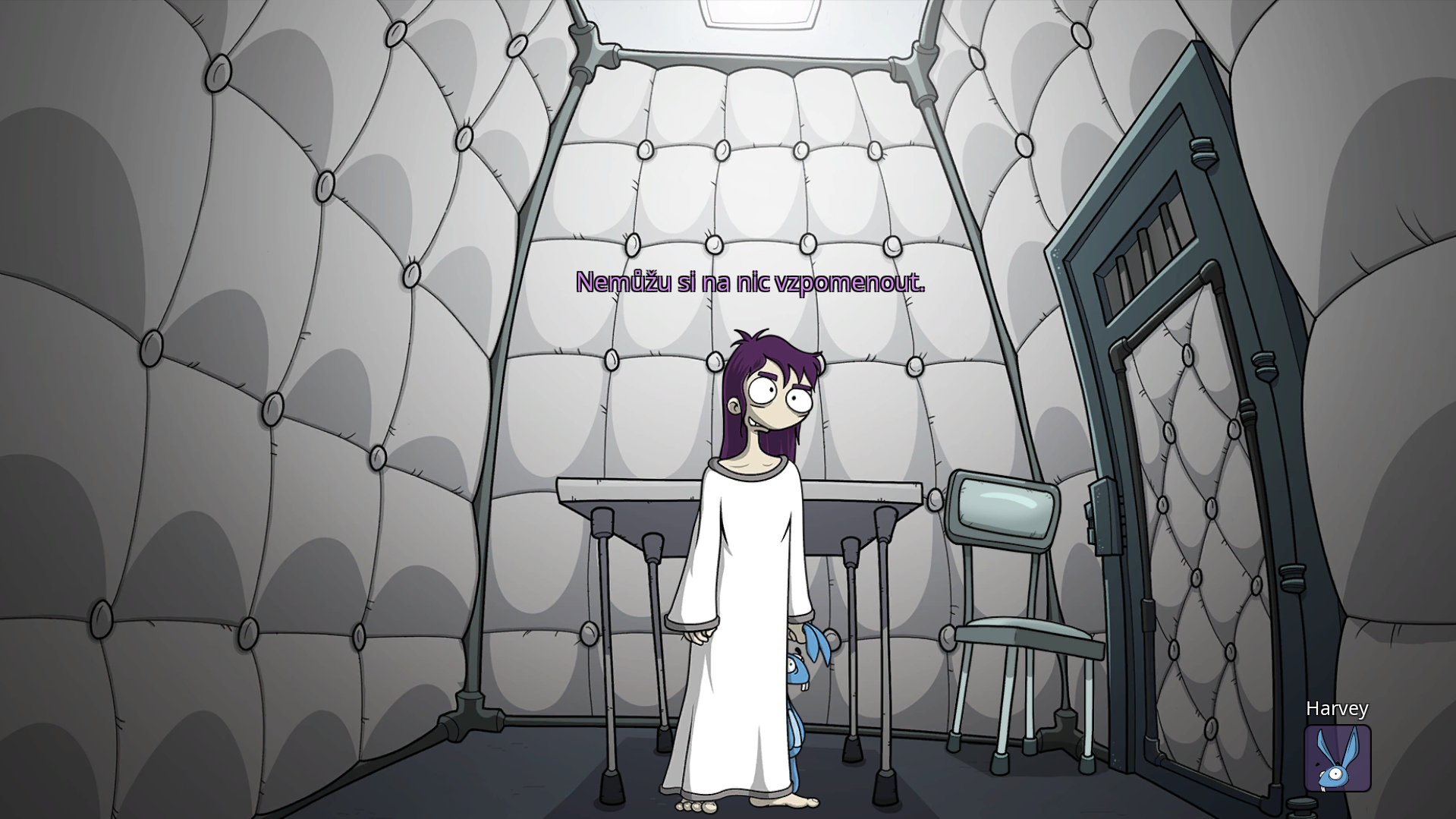Select the Harvey rabbit icon
The width and height of the screenshot is (1456, 819).
(x=1337, y=758)
